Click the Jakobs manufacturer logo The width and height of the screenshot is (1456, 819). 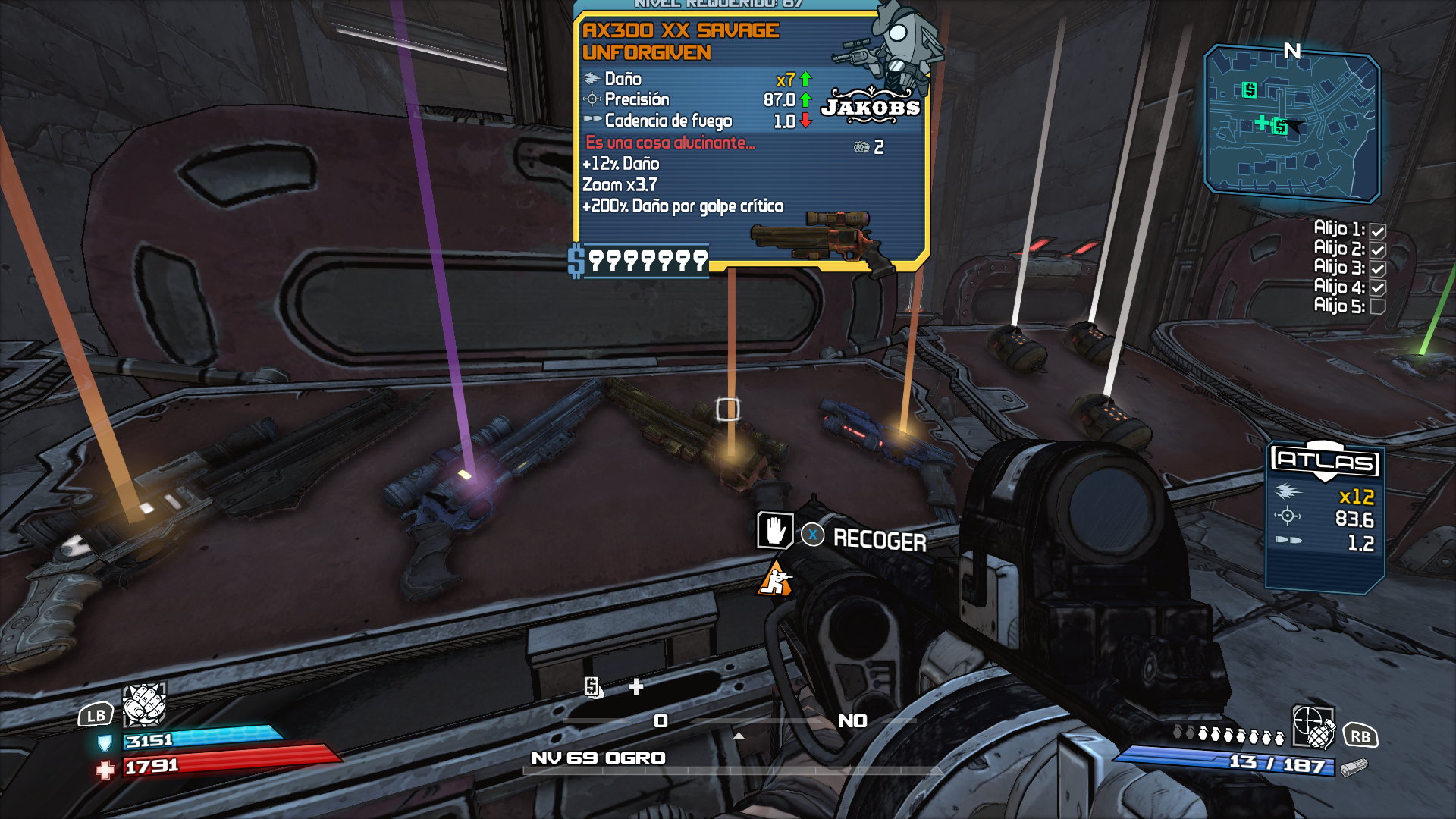[871, 107]
